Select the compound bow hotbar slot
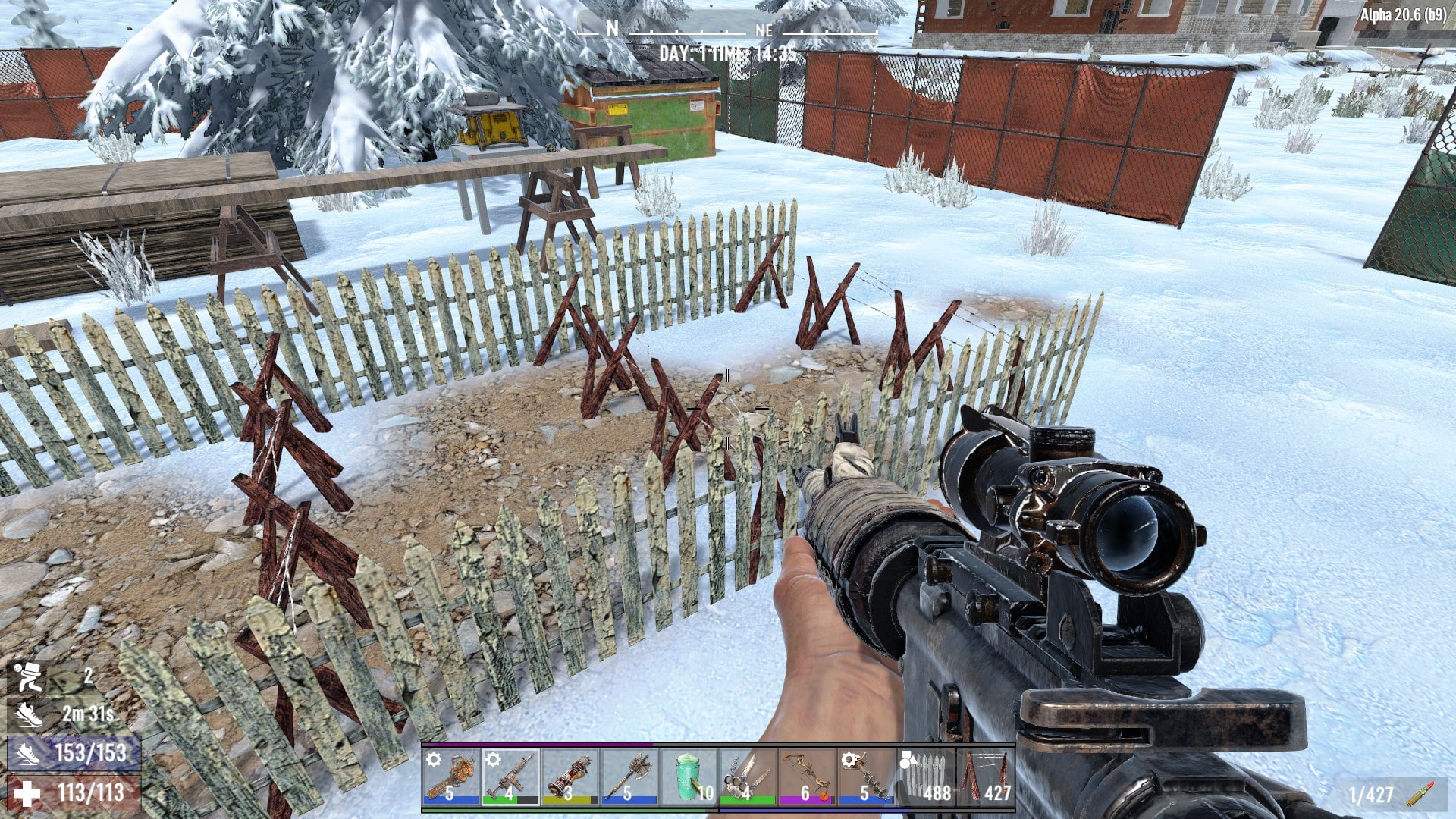 pyautogui.click(x=807, y=777)
